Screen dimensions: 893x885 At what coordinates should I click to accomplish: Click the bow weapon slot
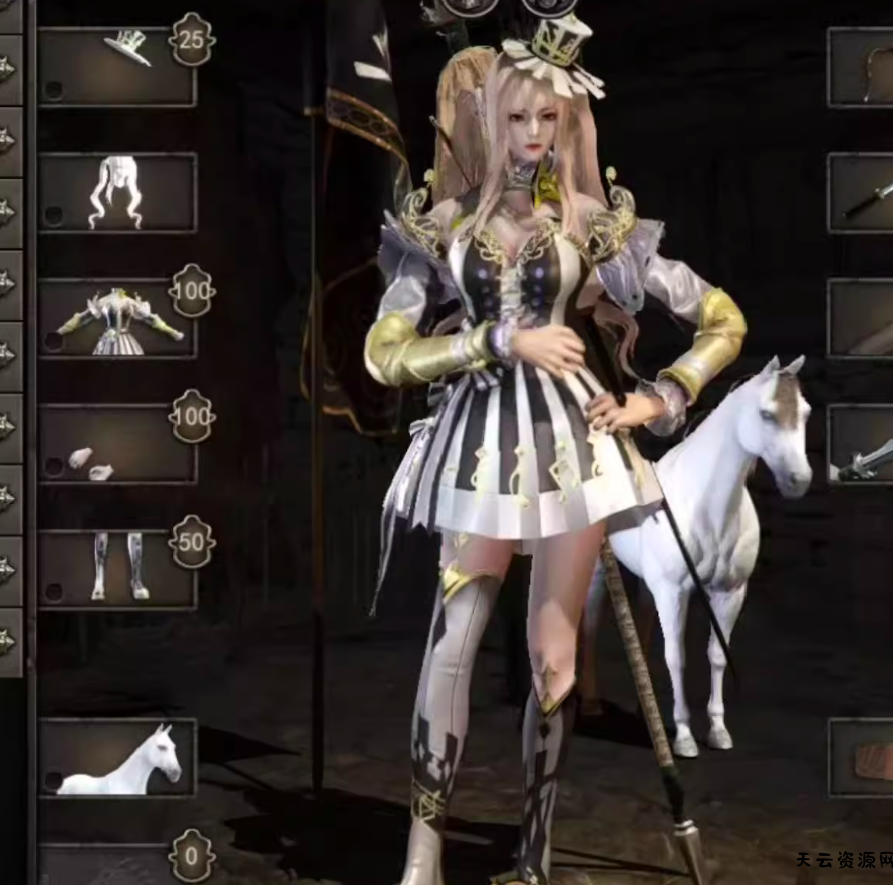click(862, 66)
